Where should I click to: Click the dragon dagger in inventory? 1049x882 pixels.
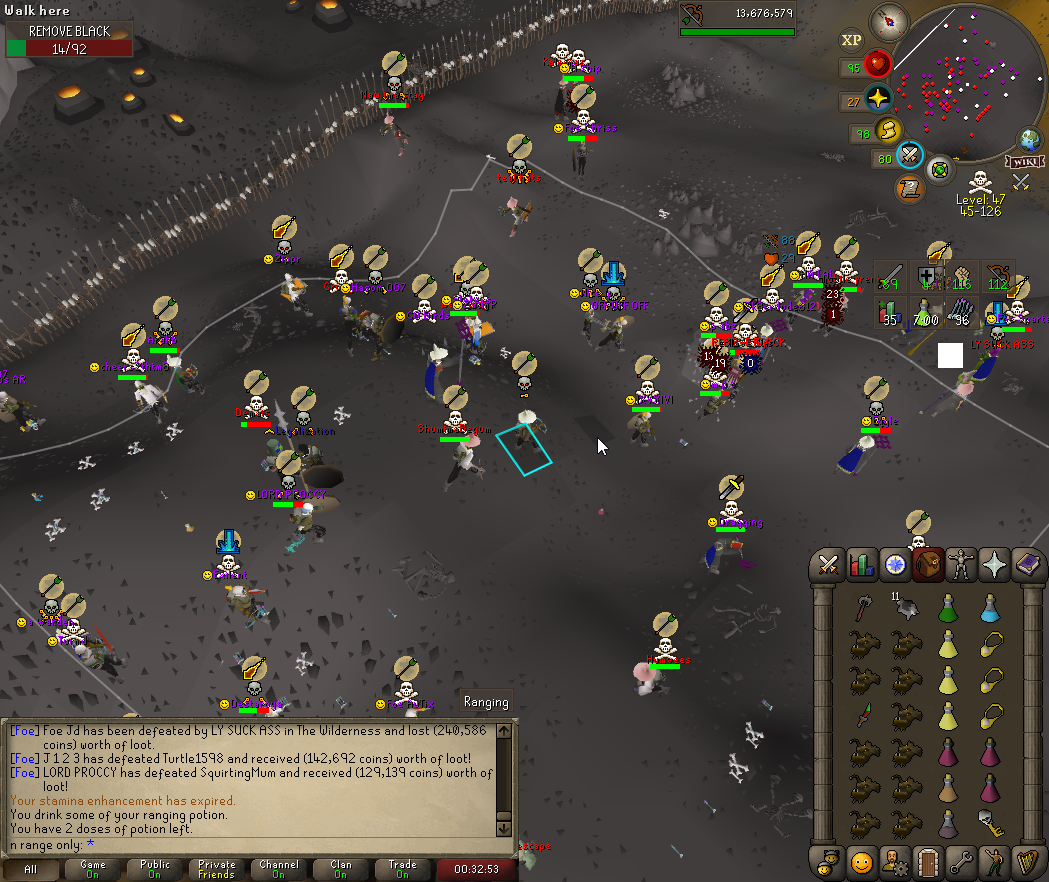click(x=862, y=716)
